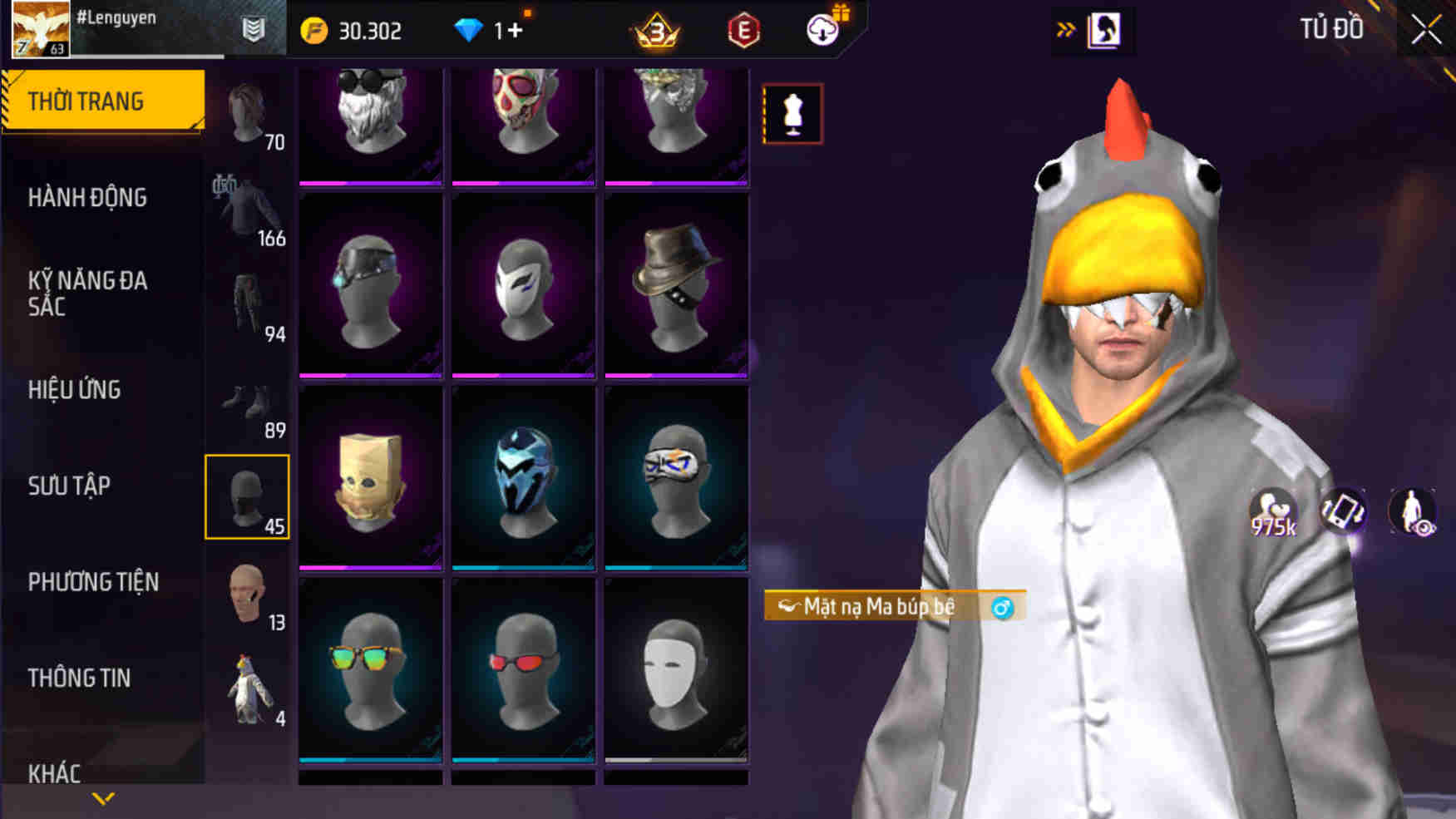The image size is (1456, 819).
Task: Select the HIỆU ỨNG menu item
Action: point(74,390)
